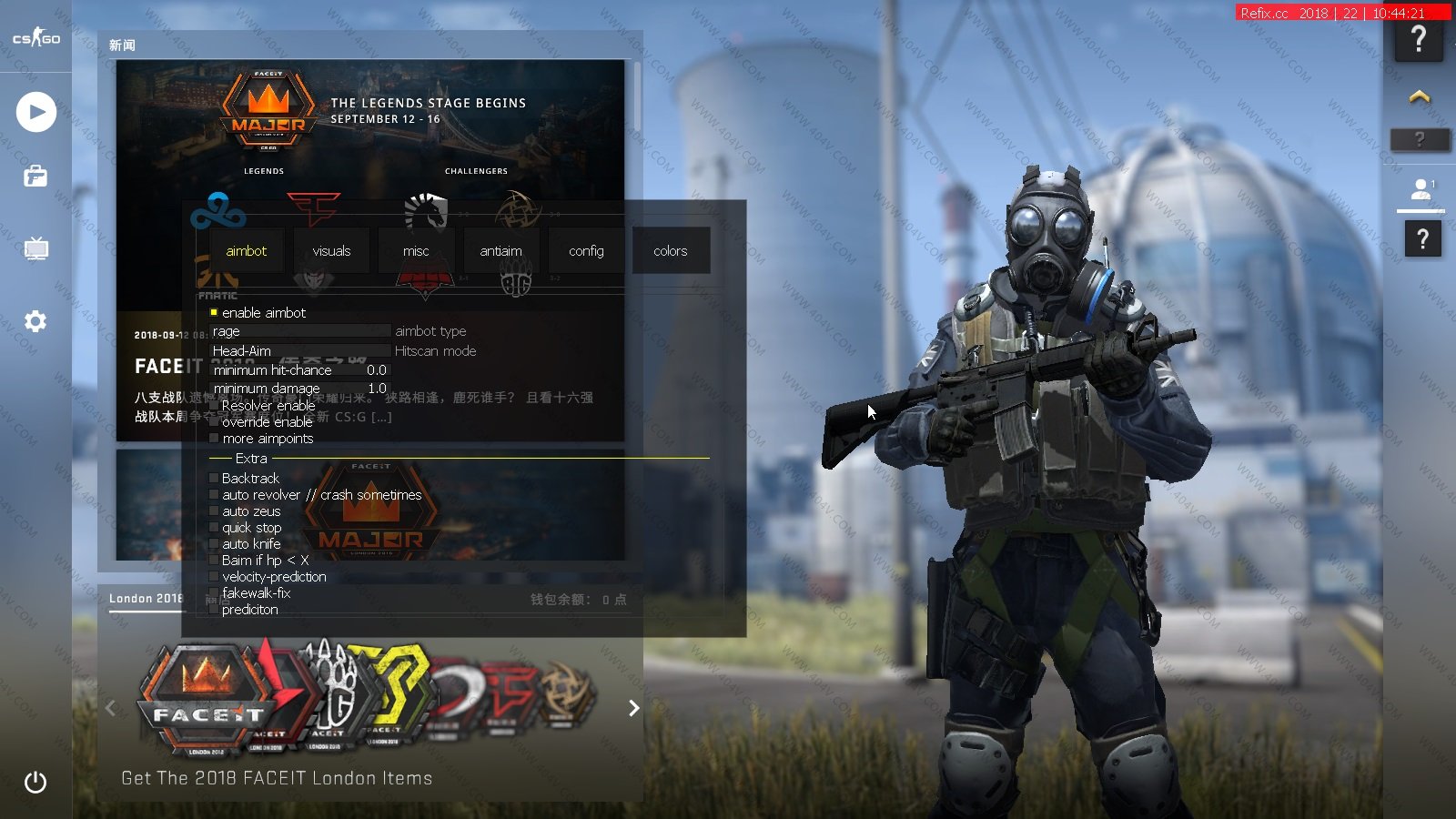Open the visuals tab

[x=331, y=251]
